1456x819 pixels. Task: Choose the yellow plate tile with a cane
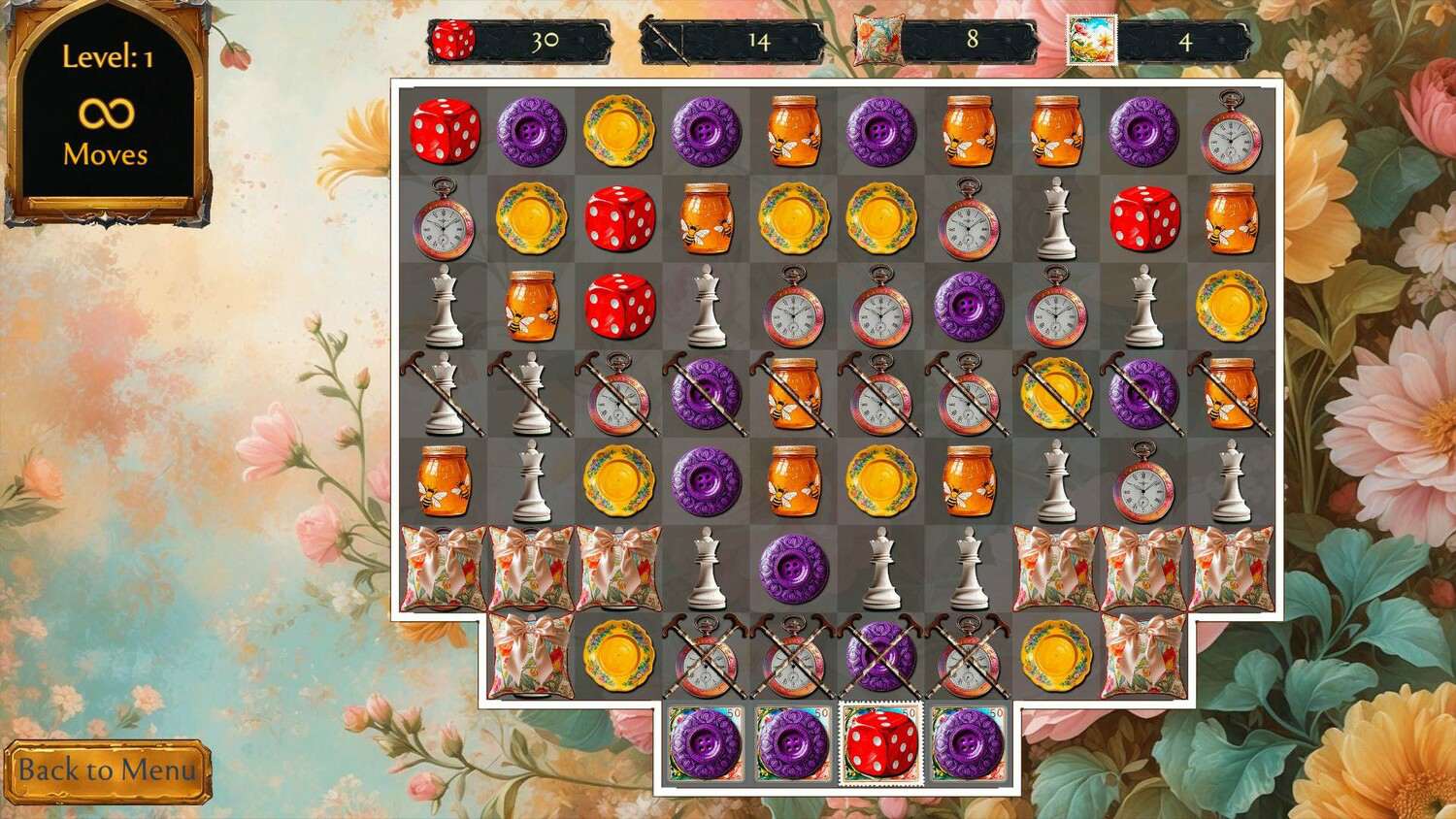click(x=1055, y=393)
